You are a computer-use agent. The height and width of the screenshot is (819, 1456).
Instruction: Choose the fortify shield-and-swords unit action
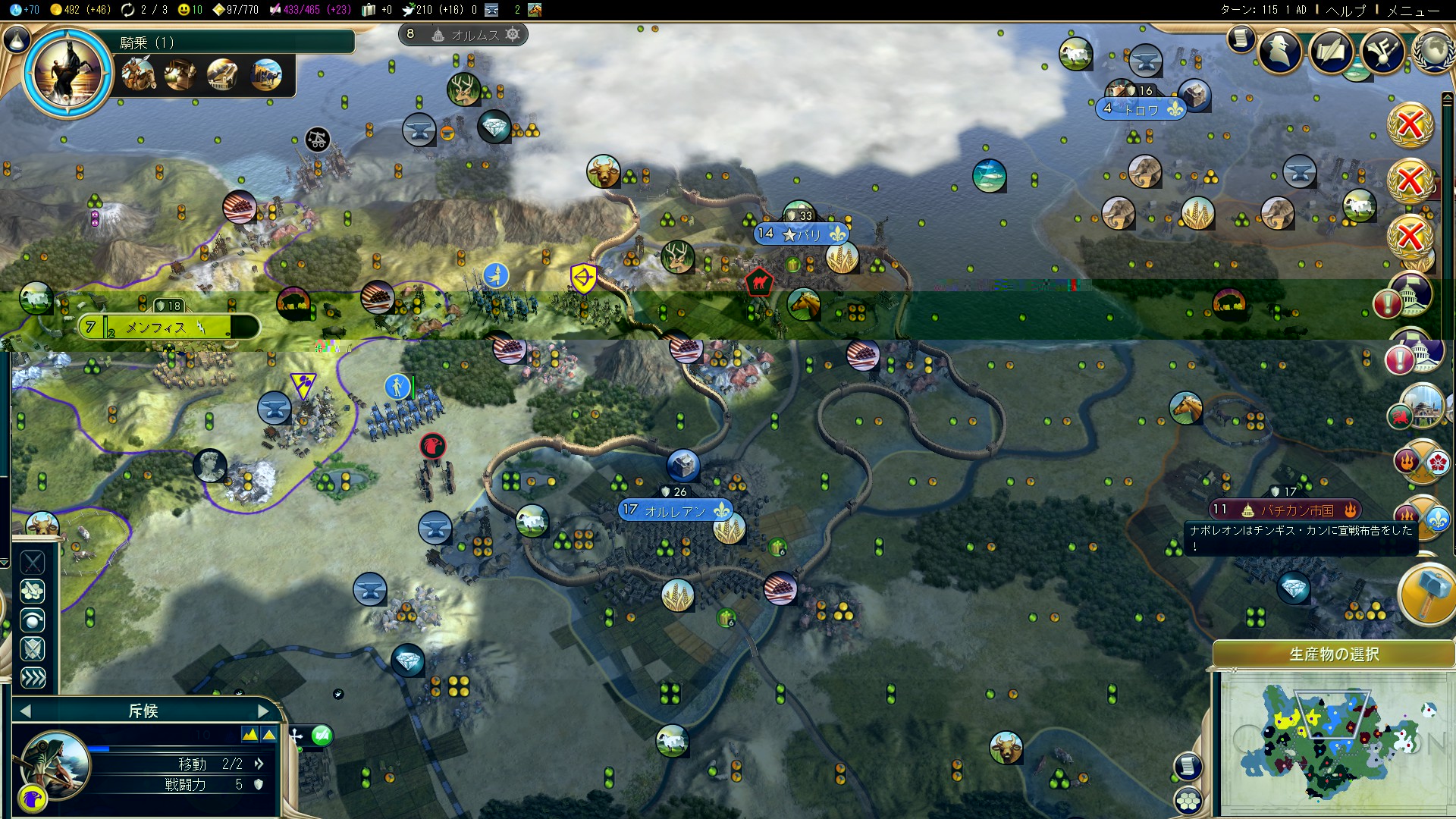[x=33, y=649]
